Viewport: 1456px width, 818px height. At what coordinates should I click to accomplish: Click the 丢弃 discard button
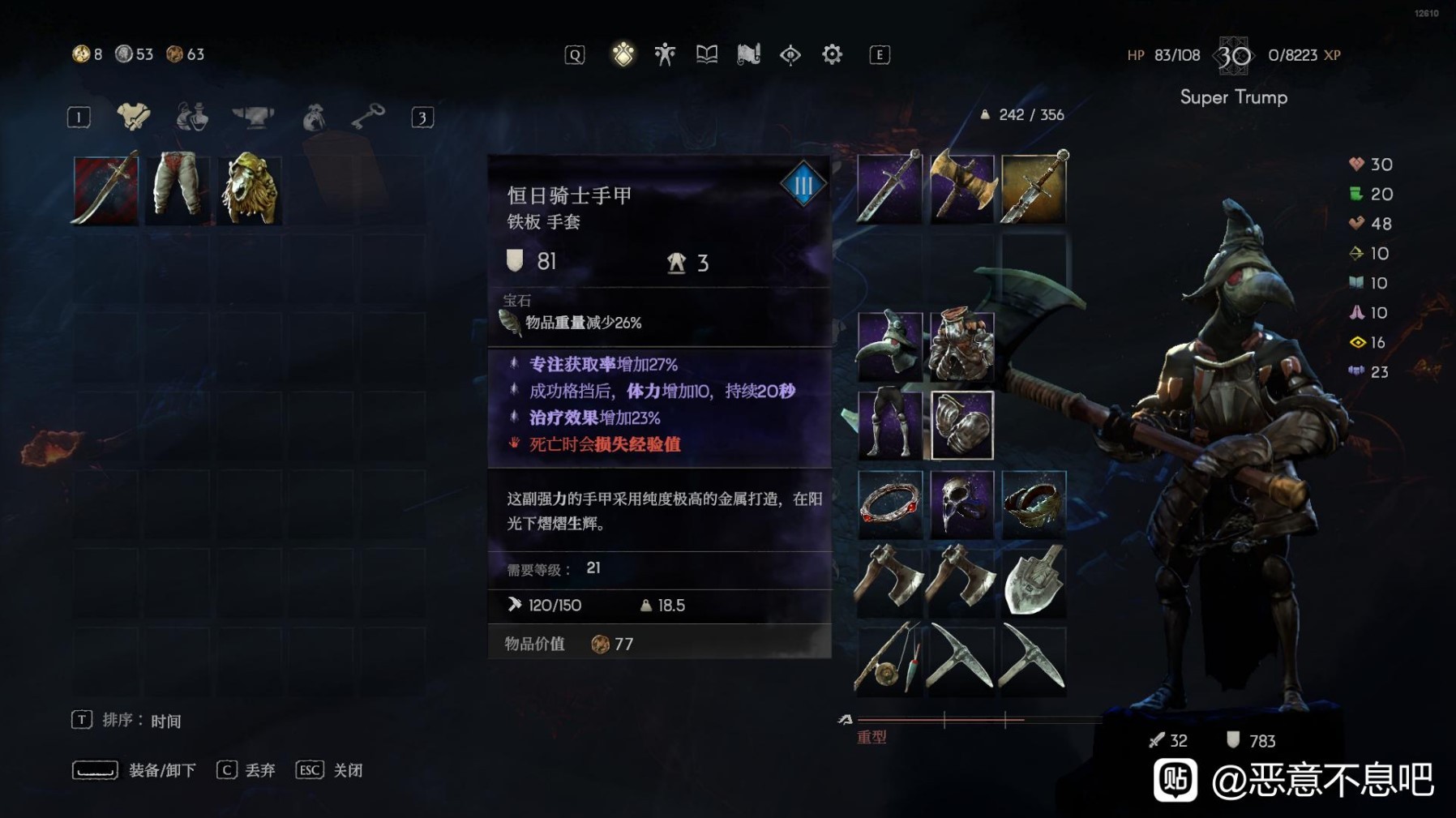(261, 769)
